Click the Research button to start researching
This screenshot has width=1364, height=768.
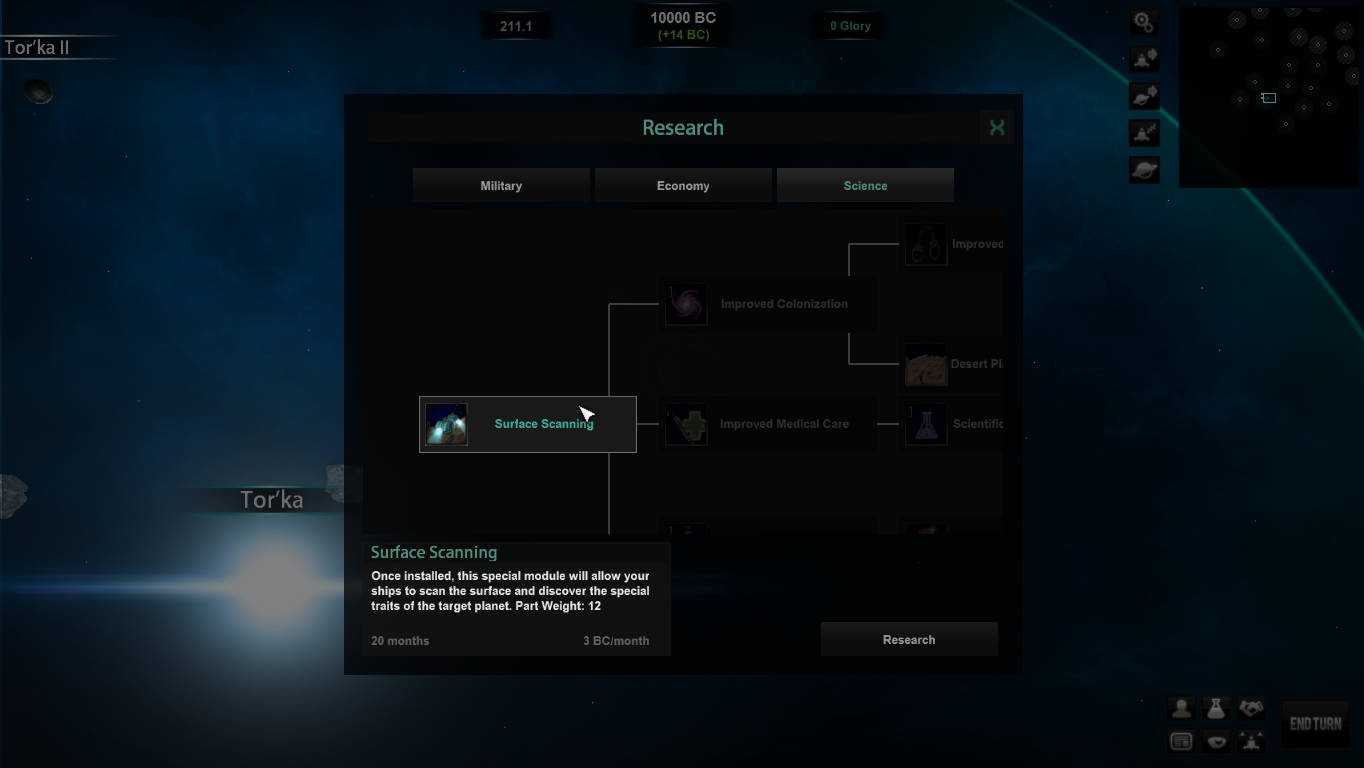tap(908, 639)
